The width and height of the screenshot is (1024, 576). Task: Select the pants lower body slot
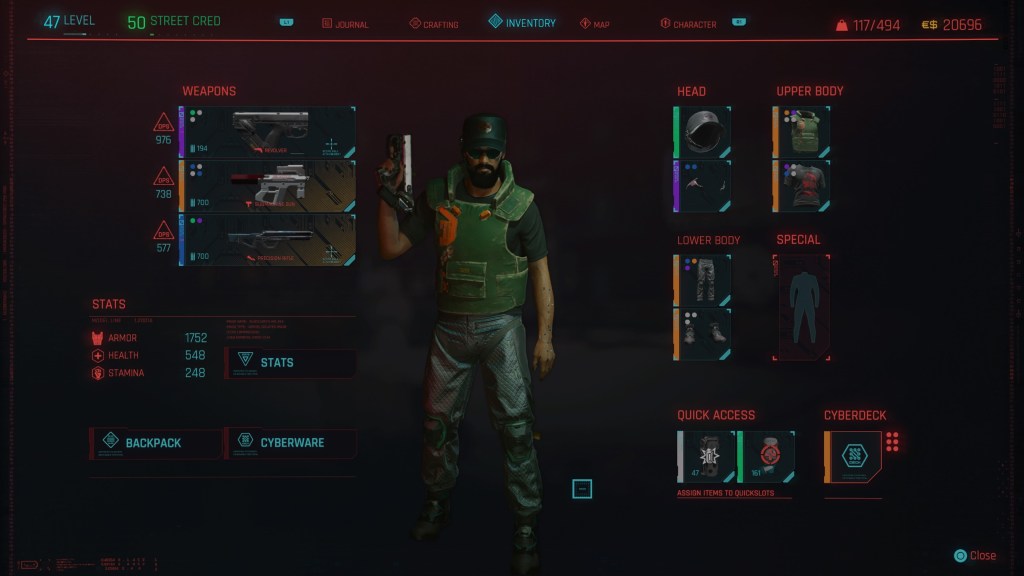[x=702, y=279]
